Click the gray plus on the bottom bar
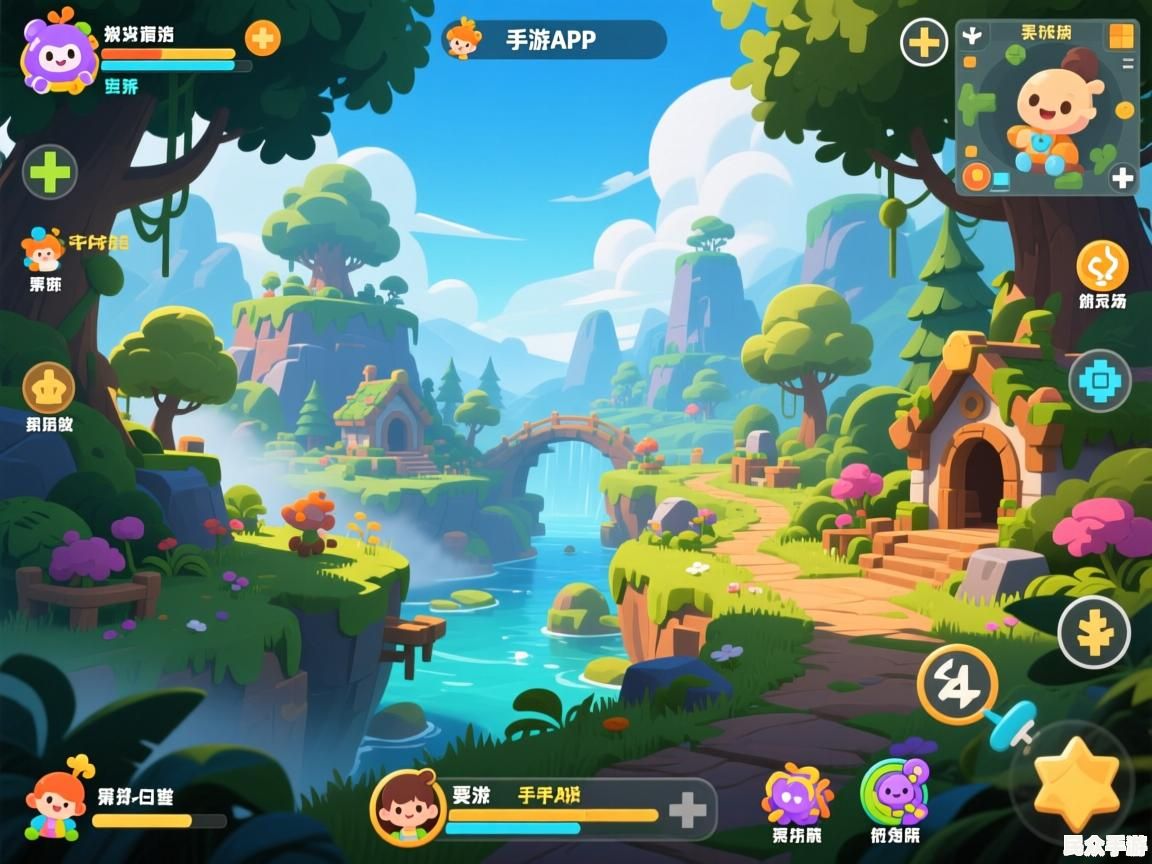 pyautogui.click(x=687, y=810)
